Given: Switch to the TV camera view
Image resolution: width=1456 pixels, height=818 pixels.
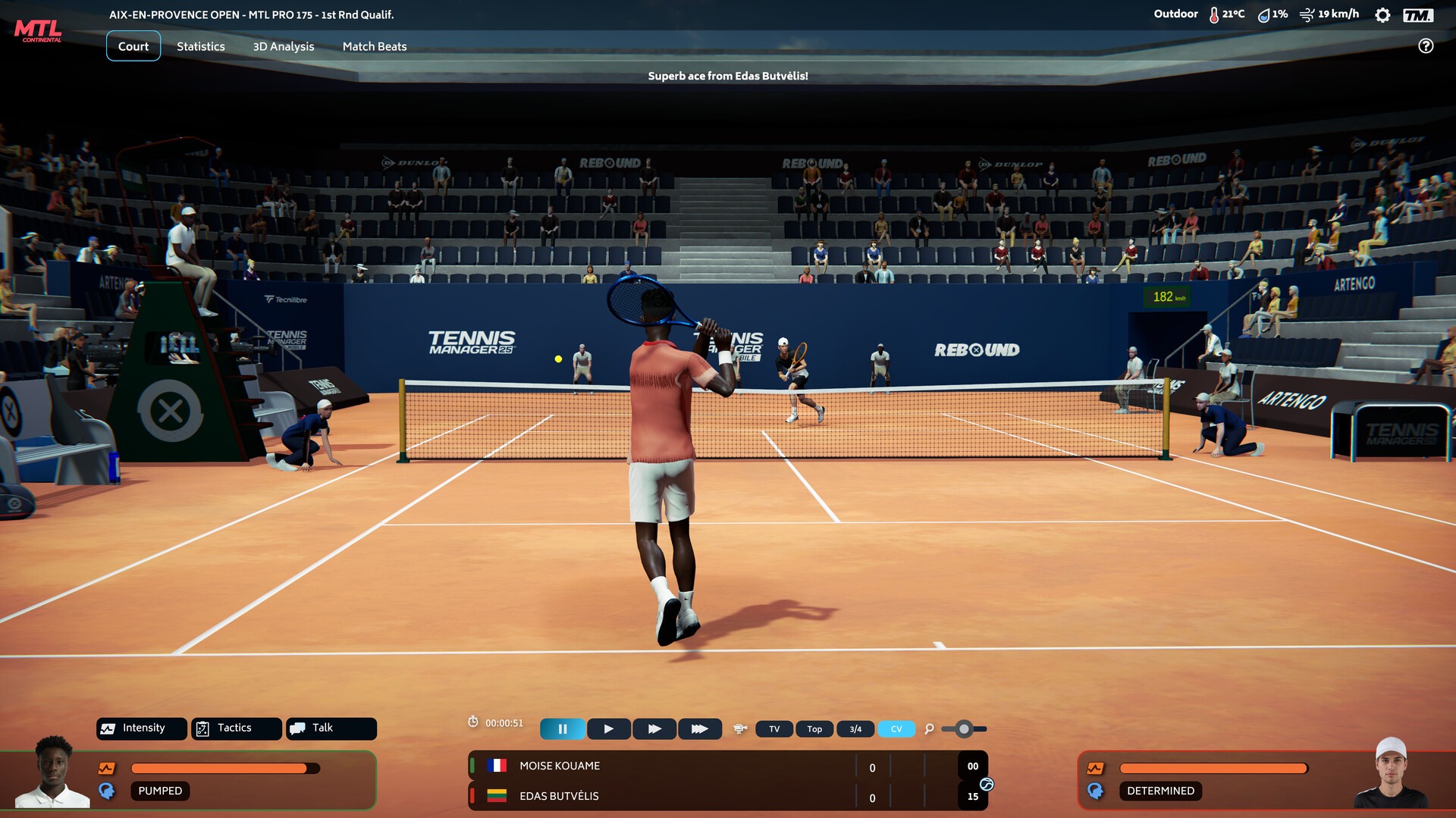Looking at the screenshot, I should tap(774, 729).
